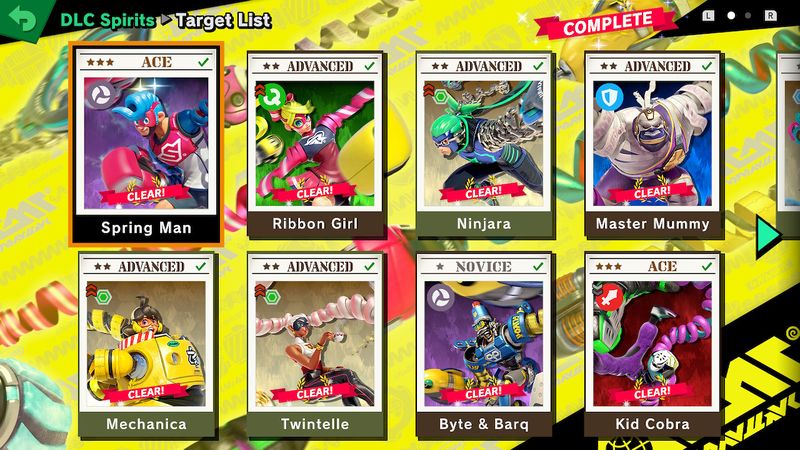800x450 pixels.
Task: Pick the Ninjara spirit card
Action: click(x=484, y=142)
